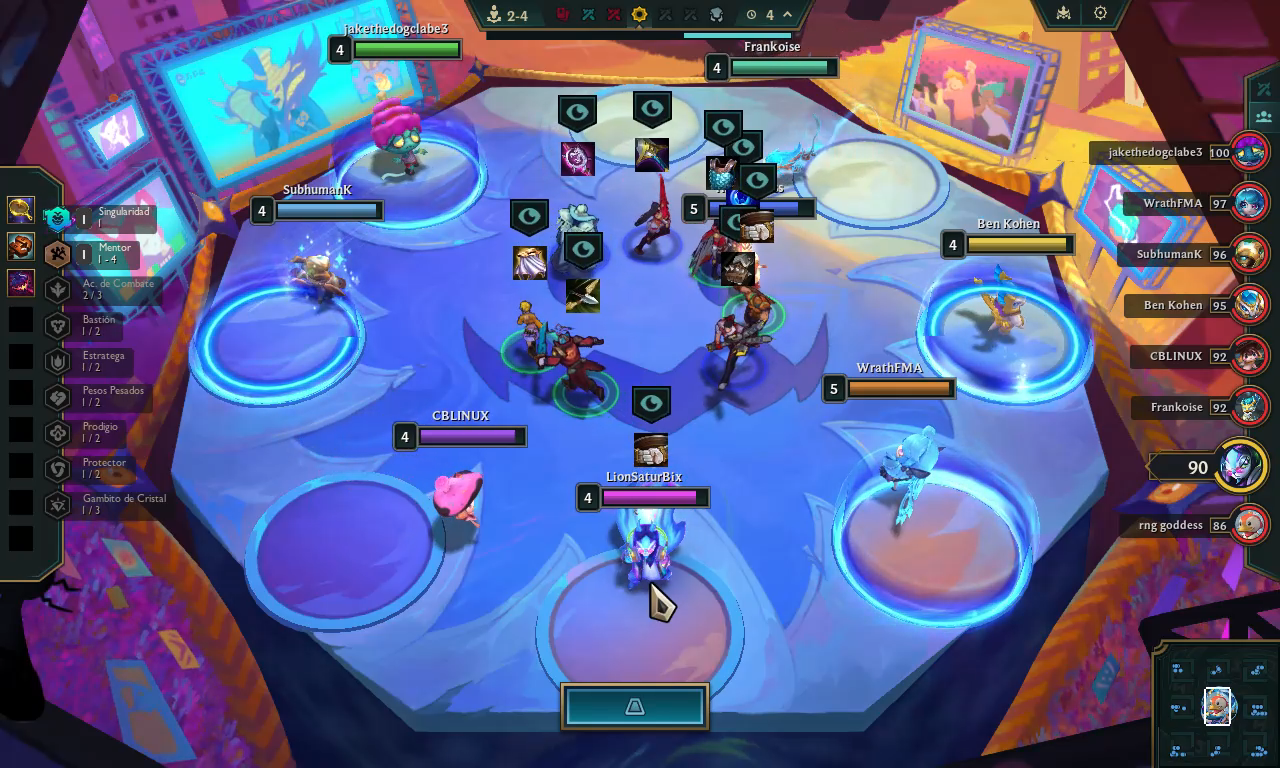Click the crown icon next to settings
The width and height of the screenshot is (1280, 768).
tap(1064, 13)
